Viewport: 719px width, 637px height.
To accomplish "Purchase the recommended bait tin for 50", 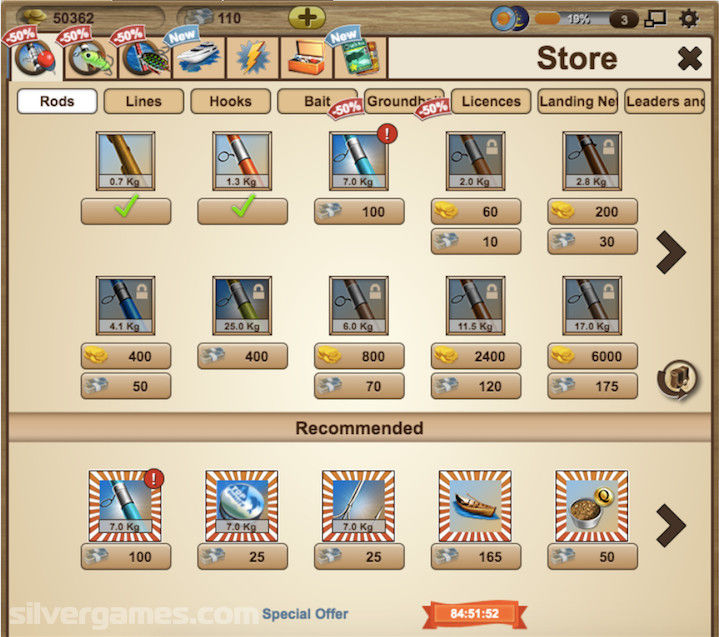I will [x=592, y=556].
